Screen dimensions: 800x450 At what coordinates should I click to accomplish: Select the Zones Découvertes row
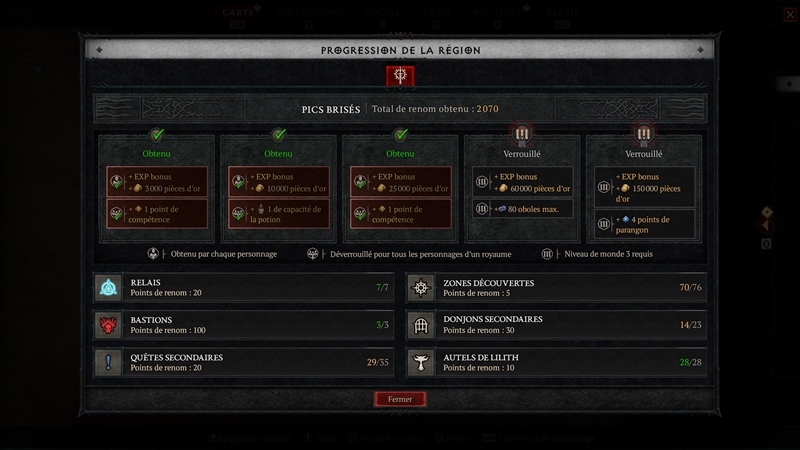(556, 288)
